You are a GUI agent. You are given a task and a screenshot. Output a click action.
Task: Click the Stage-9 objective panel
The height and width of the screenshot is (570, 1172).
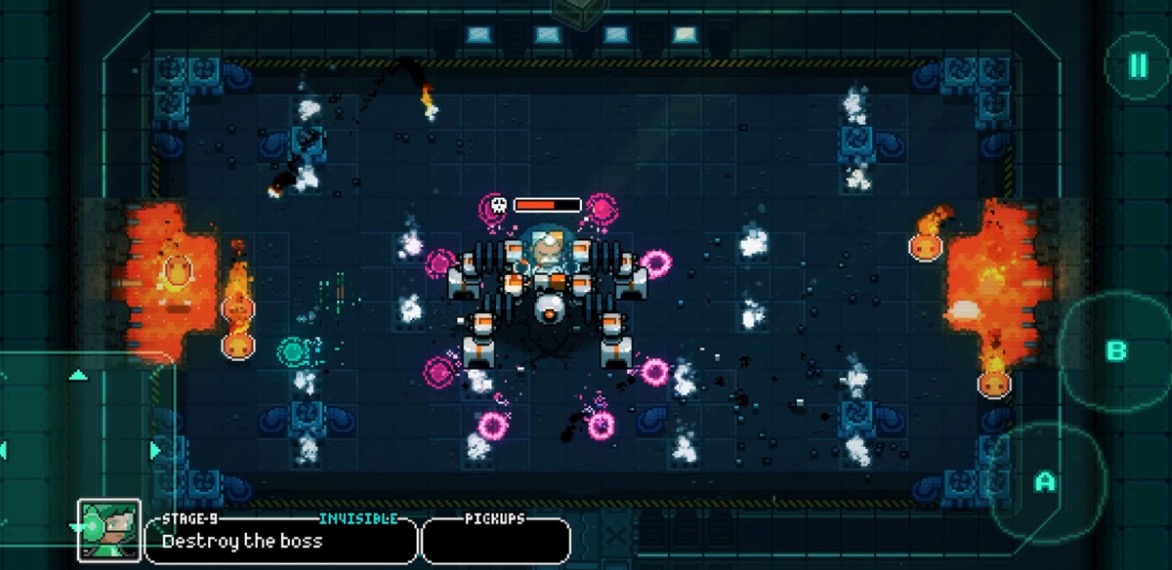[x=280, y=541]
